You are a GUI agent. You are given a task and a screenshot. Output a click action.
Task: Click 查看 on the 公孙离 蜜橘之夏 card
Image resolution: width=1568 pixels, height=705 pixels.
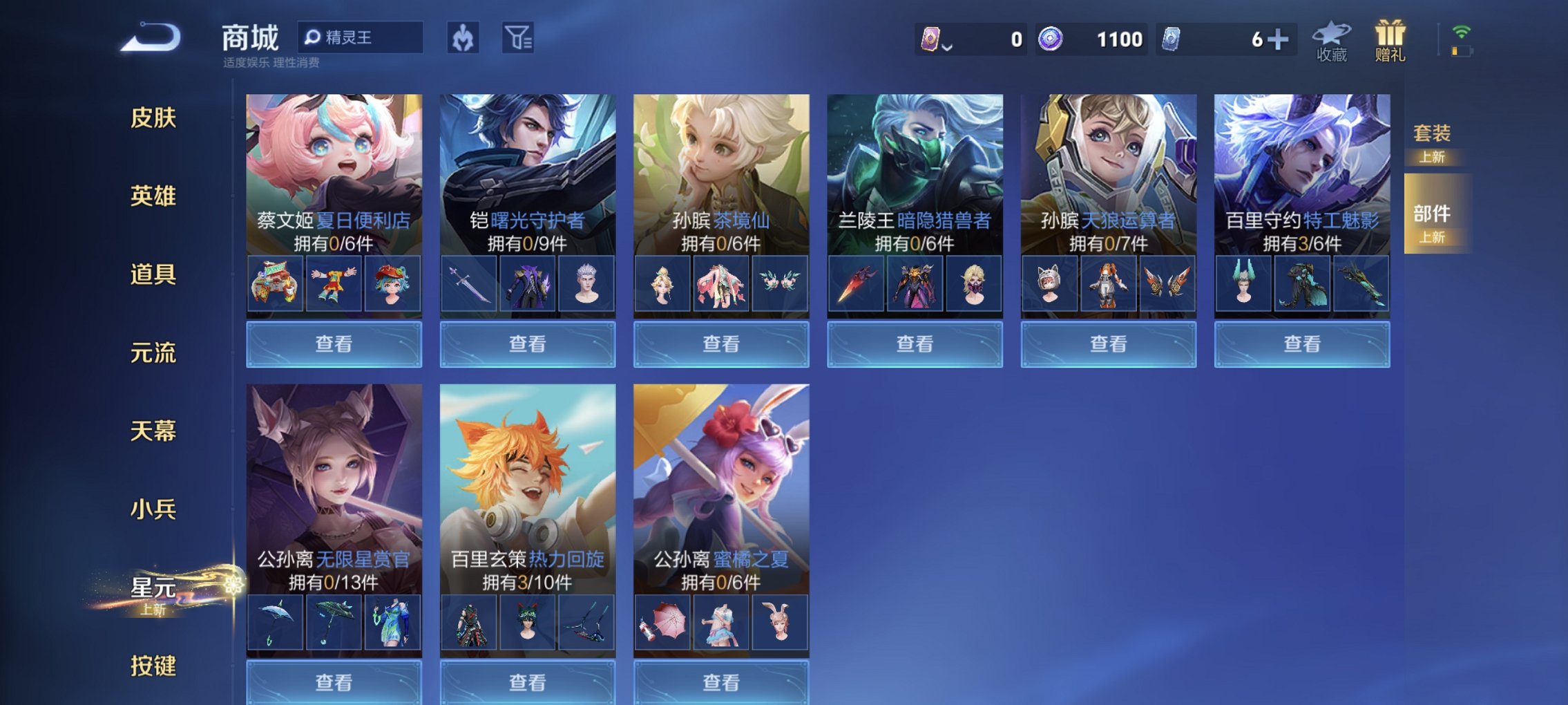click(720, 683)
